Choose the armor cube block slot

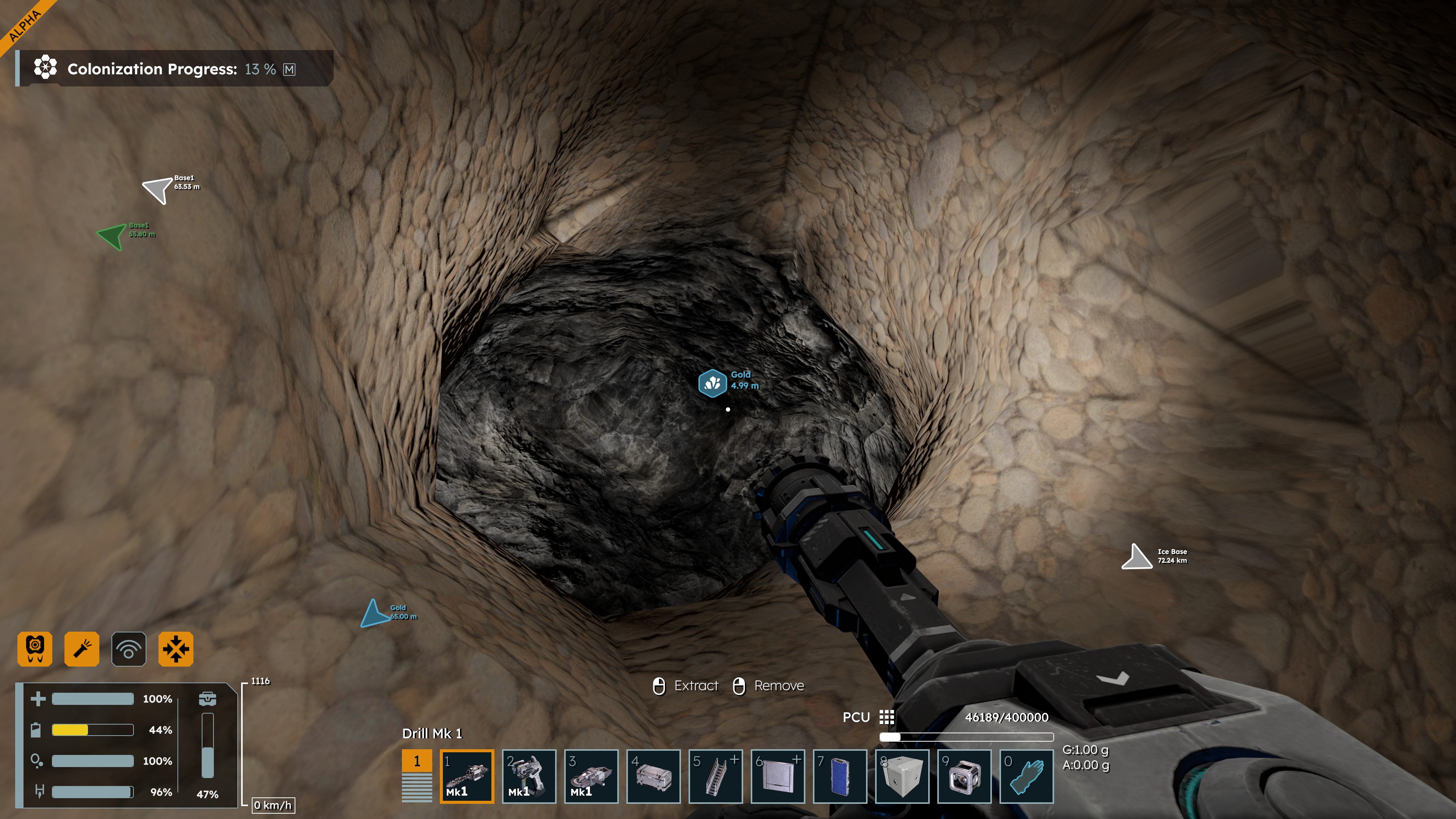902,776
